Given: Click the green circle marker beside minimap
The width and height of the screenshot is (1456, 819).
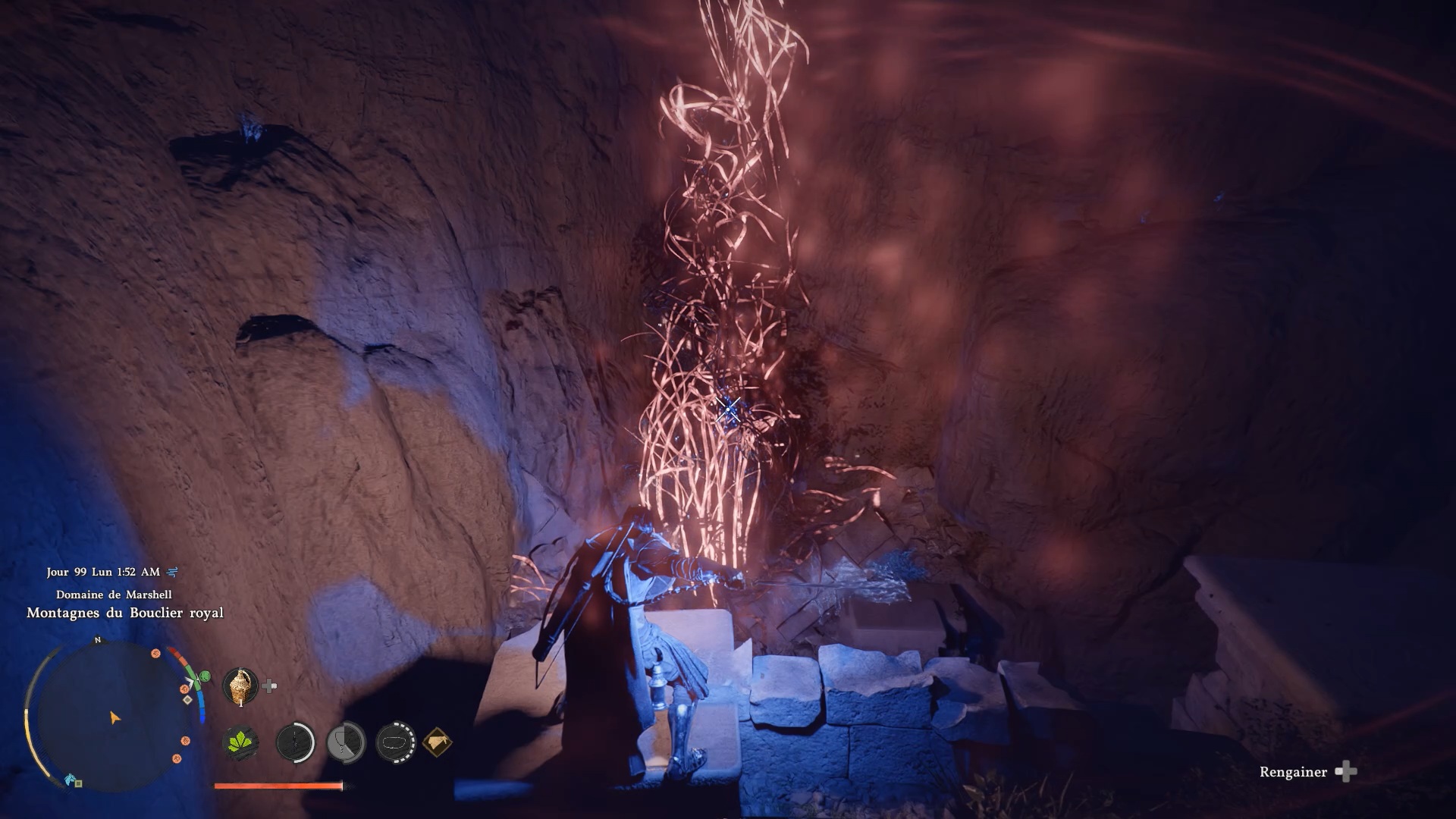Looking at the screenshot, I should pos(203,676).
